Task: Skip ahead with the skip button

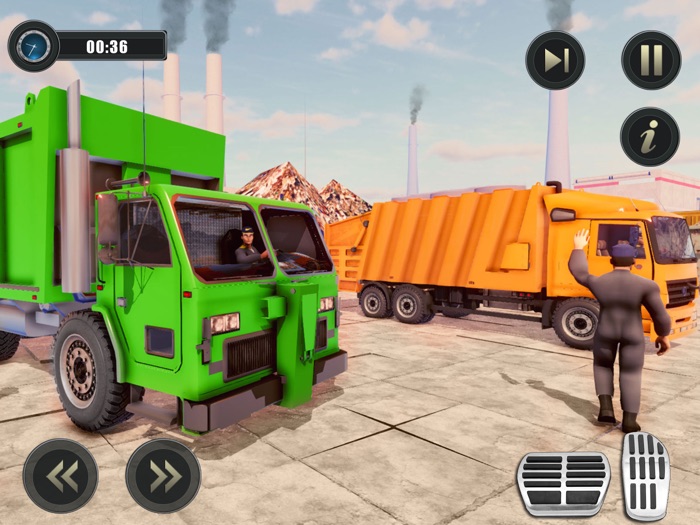Action: click(x=555, y=60)
